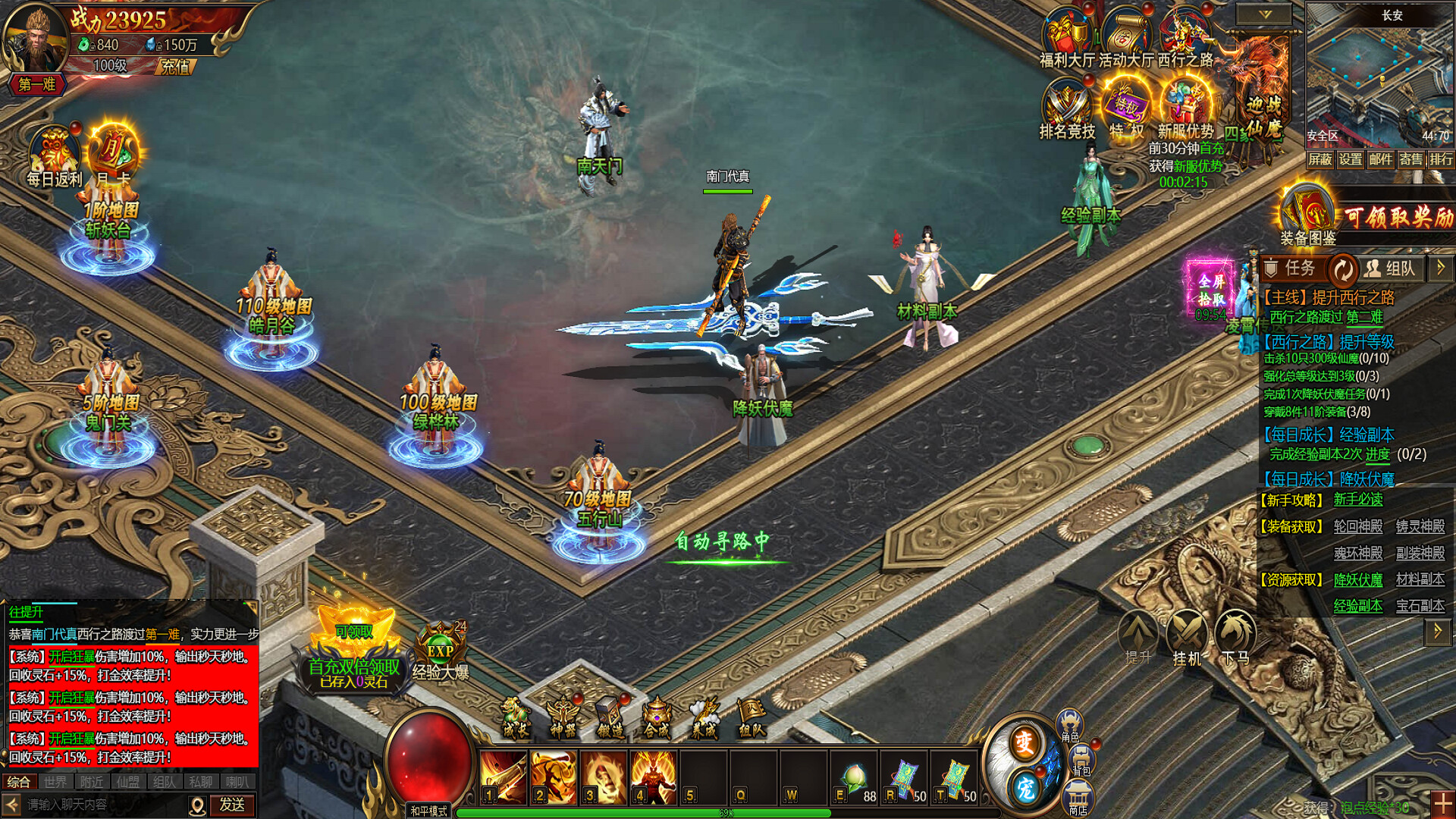Click the 新手必读 beginner guide link
This screenshot has width=1456, height=819.
click(x=1360, y=500)
